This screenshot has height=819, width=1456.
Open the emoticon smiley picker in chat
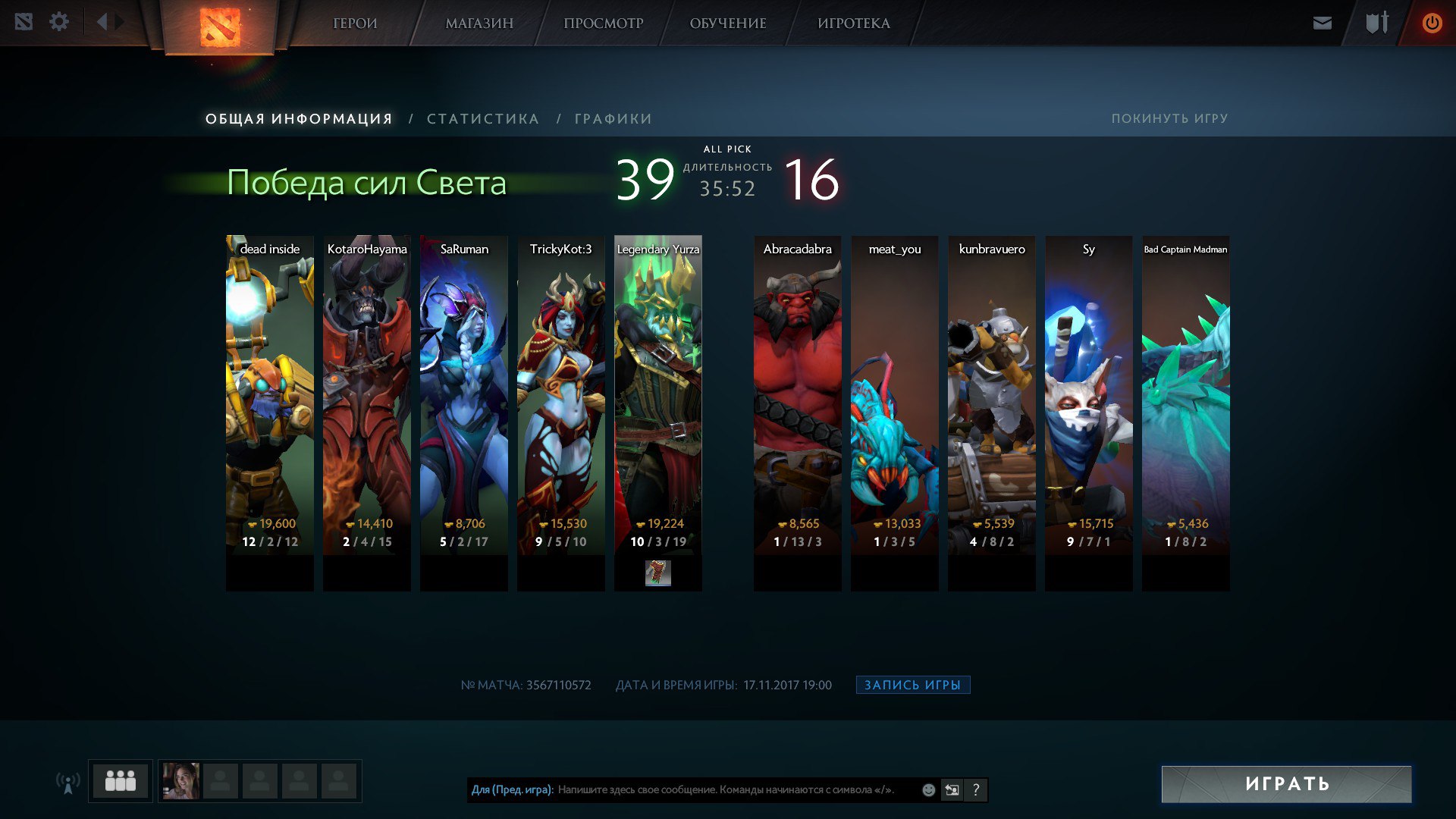coord(928,790)
